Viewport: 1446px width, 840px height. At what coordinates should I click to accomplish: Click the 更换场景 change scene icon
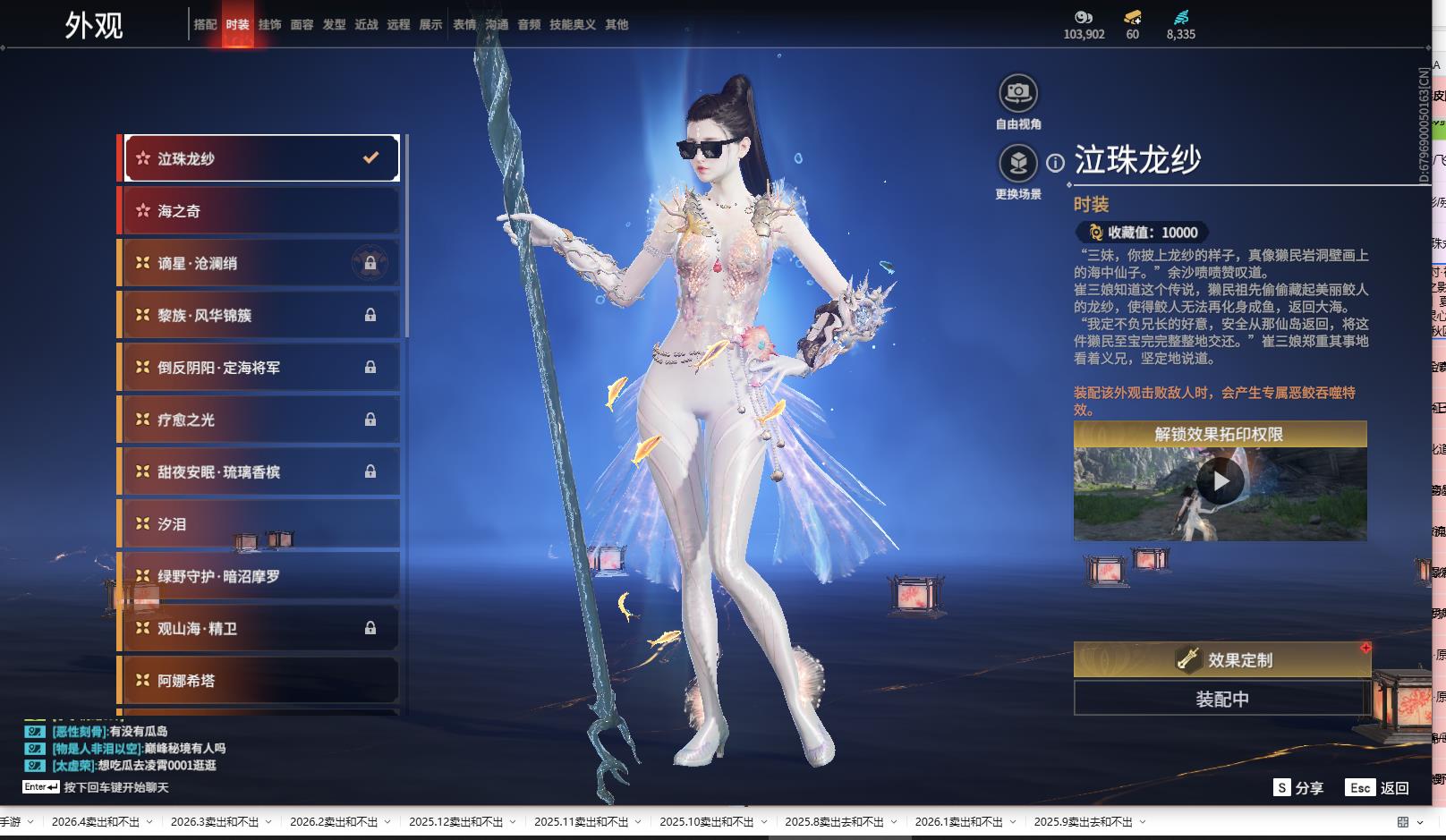click(1018, 165)
